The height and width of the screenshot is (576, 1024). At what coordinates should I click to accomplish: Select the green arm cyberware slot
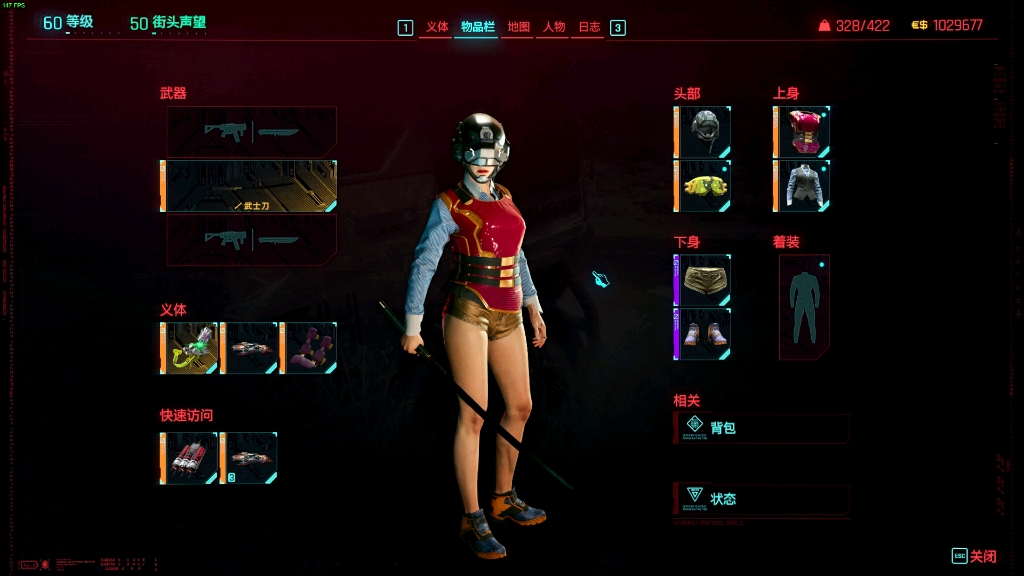[x=189, y=348]
